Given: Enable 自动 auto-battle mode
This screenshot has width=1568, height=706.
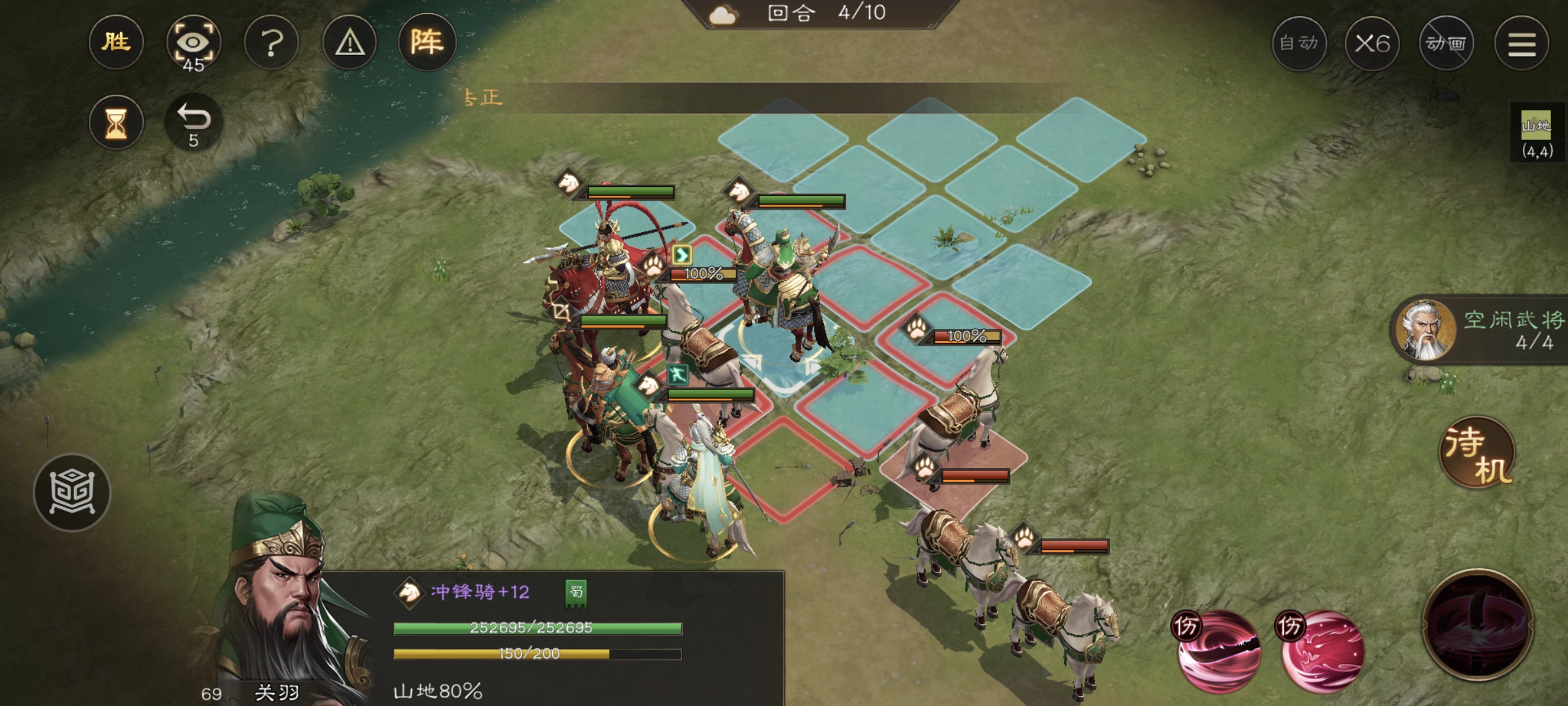Looking at the screenshot, I should [x=1300, y=42].
